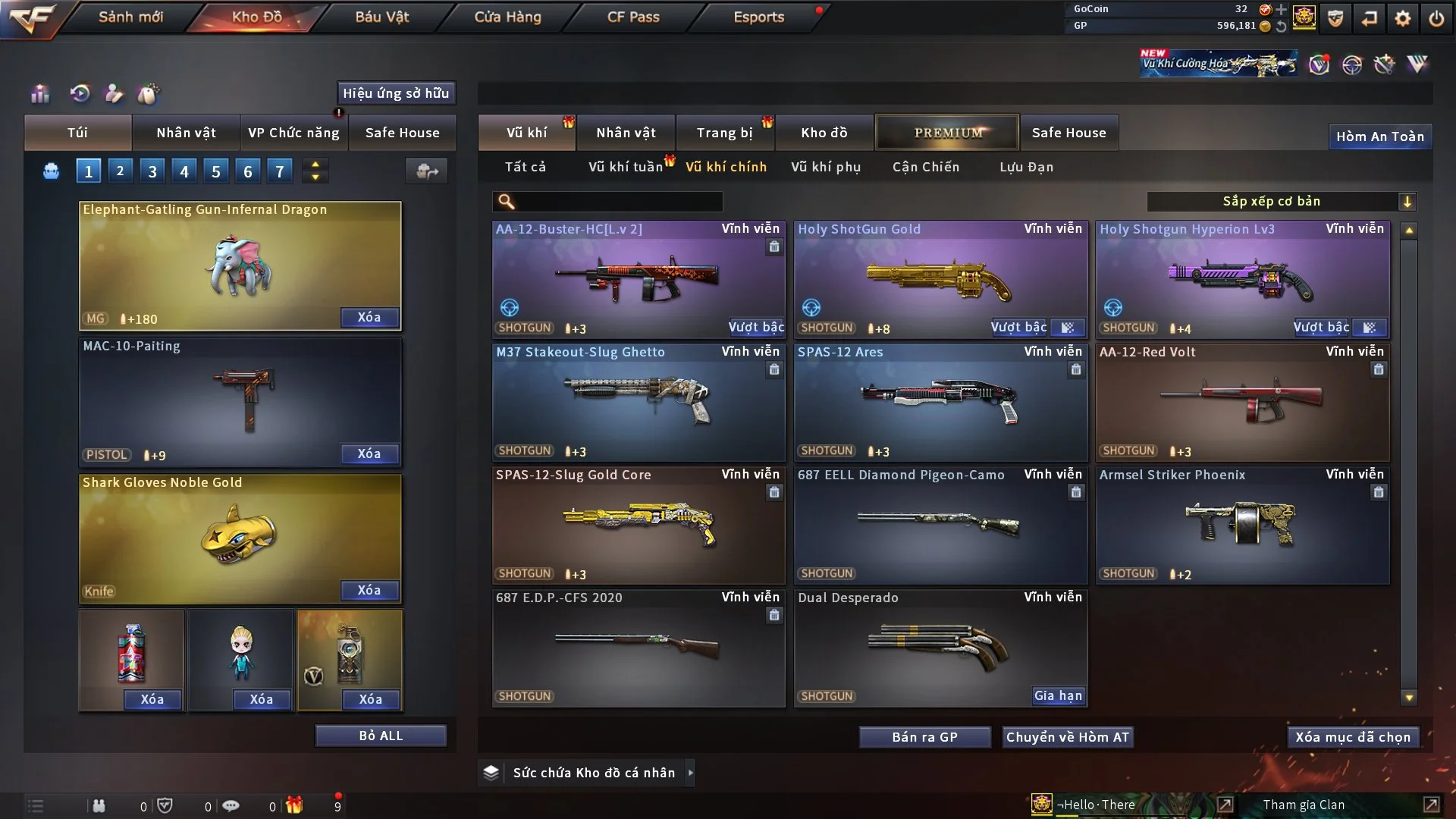The width and height of the screenshot is (1456, 819).
Task: Switch to the PREMIUM tab
Action: coord(947,133)
